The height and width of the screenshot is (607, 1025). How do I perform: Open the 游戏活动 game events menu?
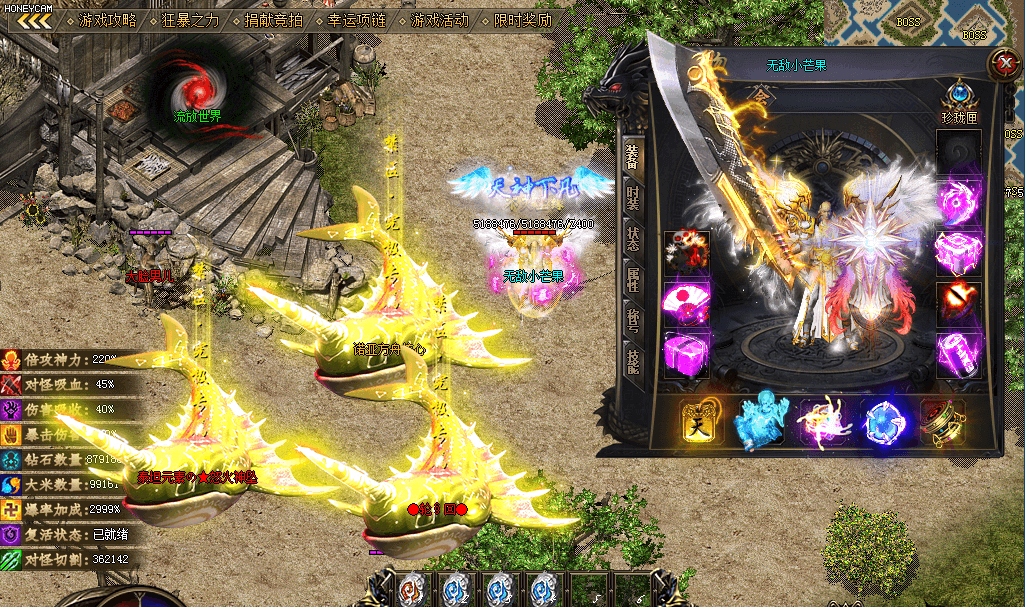pos(440,20)
